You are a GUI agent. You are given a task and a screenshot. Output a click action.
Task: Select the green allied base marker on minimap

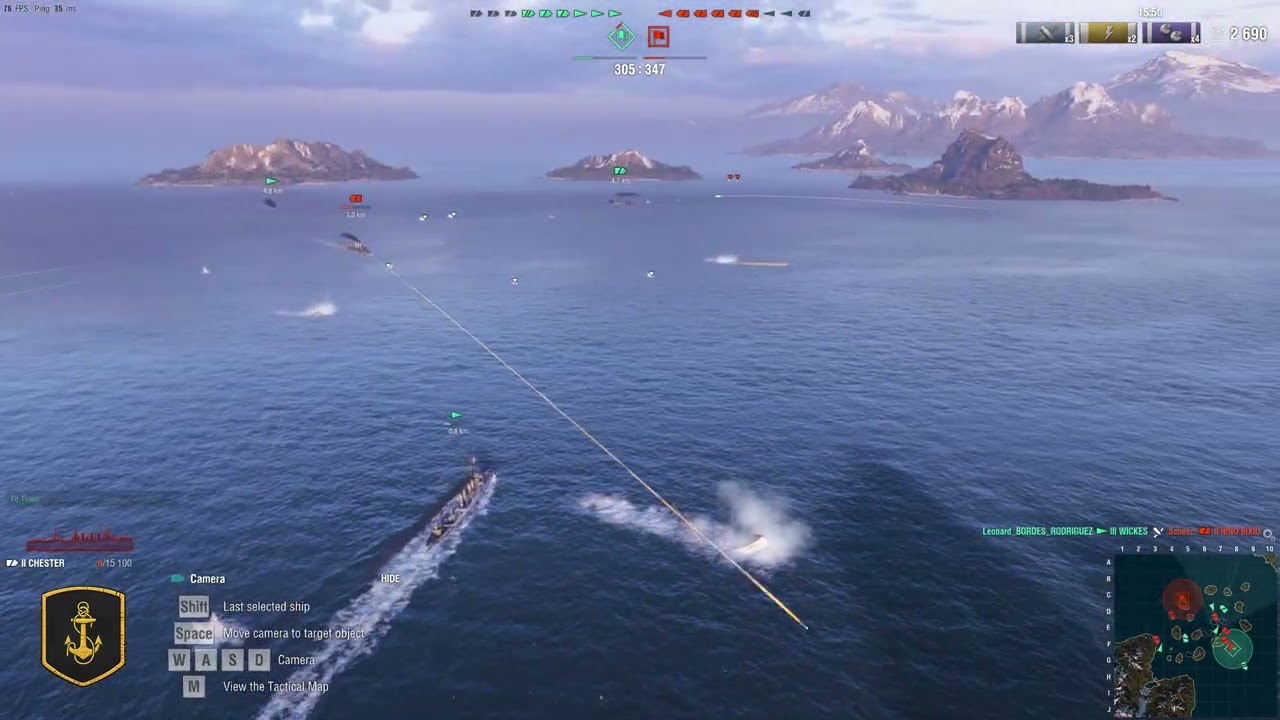(1233, 647)
